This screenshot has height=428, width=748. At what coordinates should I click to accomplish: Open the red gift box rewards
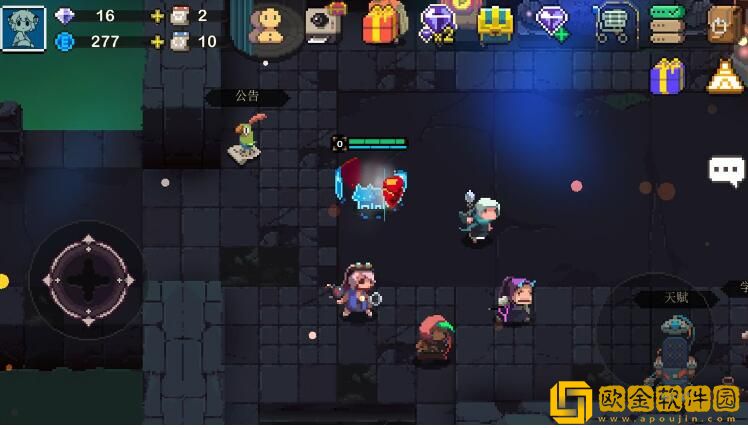382,22
